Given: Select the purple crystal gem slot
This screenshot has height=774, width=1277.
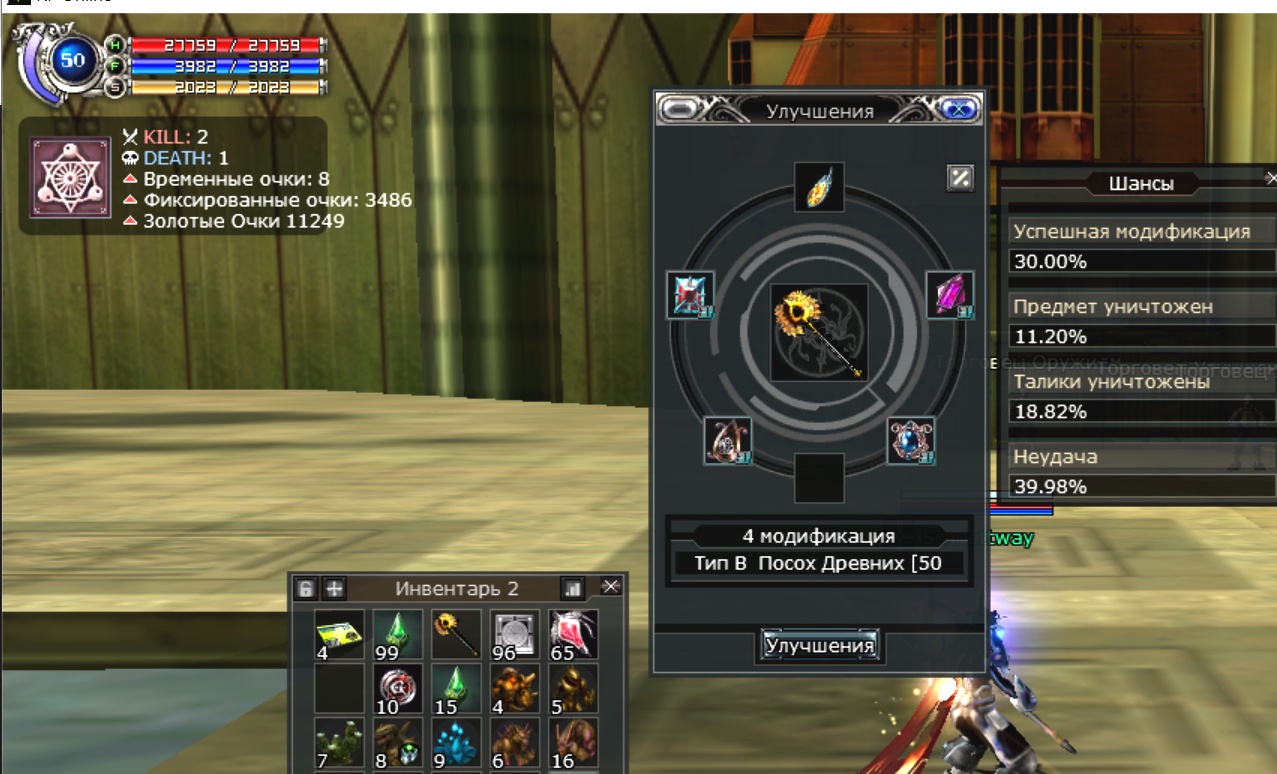Looking at the screenshot, I should pos(949,296).
